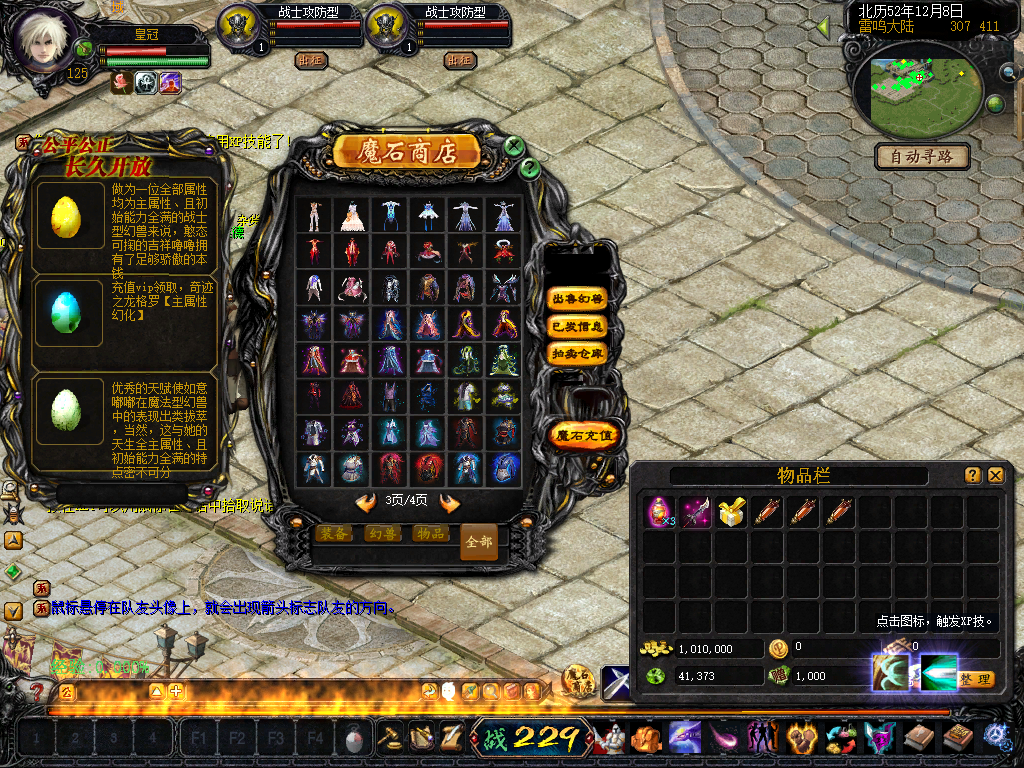Go to the next shop page arrow
This screenshot has height=768, width=1024.
[x=449, y=502]
